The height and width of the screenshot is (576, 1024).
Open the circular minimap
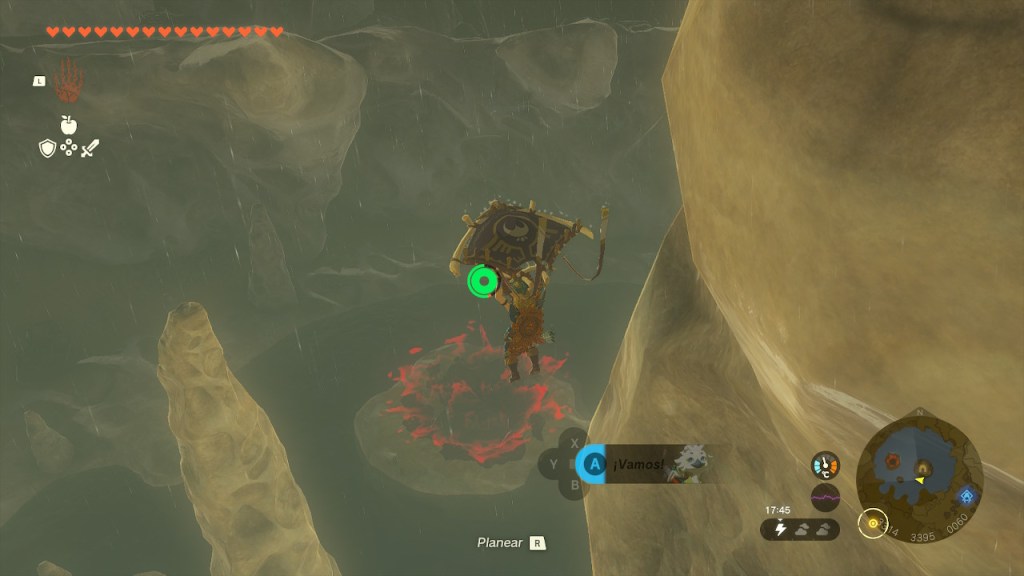click(918, 466)
